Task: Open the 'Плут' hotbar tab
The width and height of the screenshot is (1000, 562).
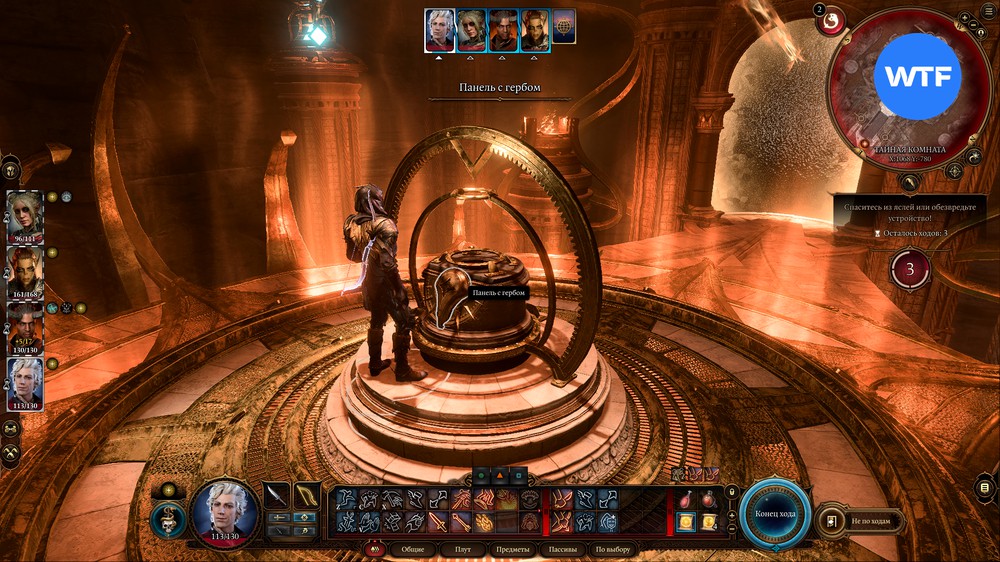Action: pos(462,549)
